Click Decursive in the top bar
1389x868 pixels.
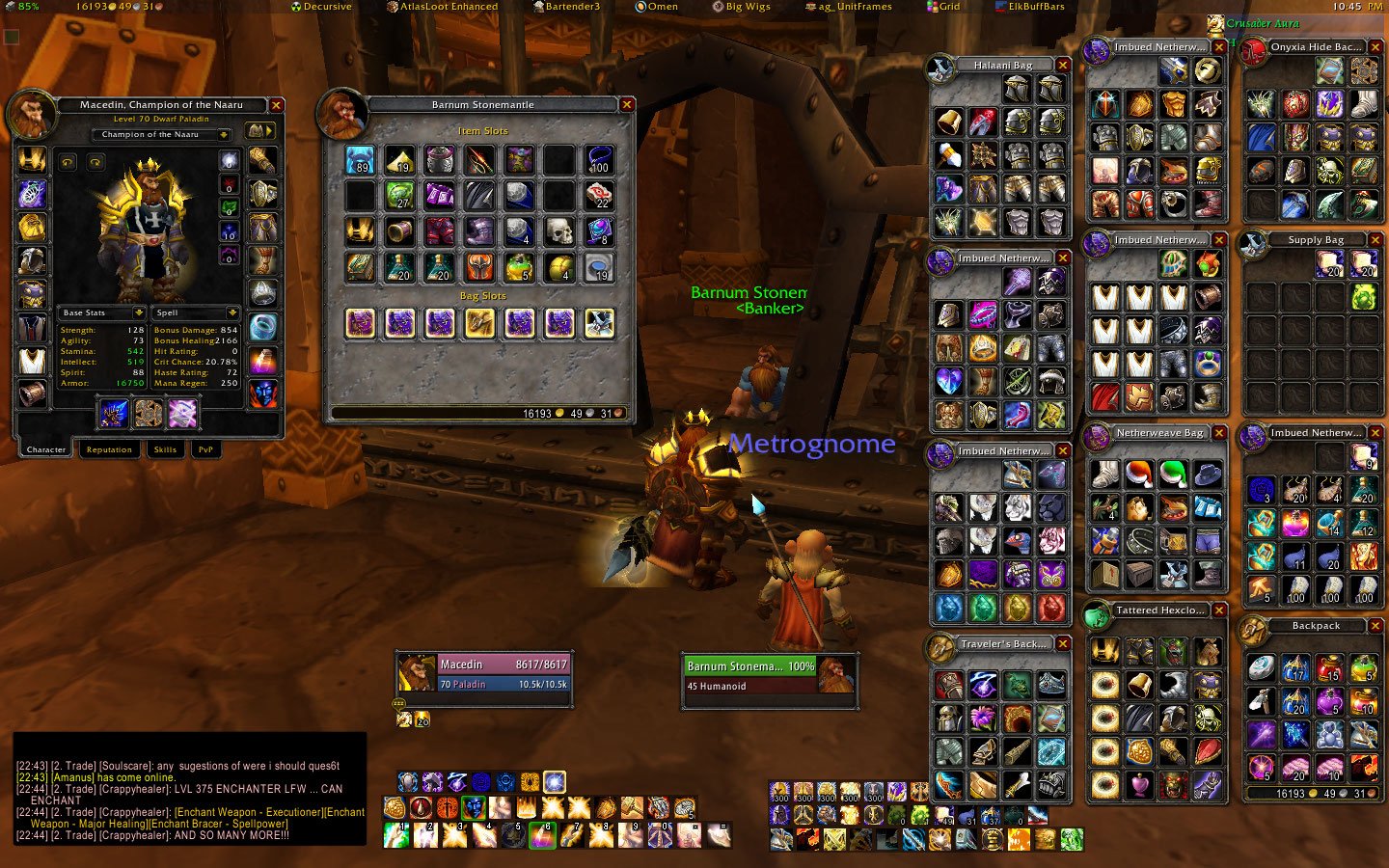pyautogui.click(x=322, y=7)
